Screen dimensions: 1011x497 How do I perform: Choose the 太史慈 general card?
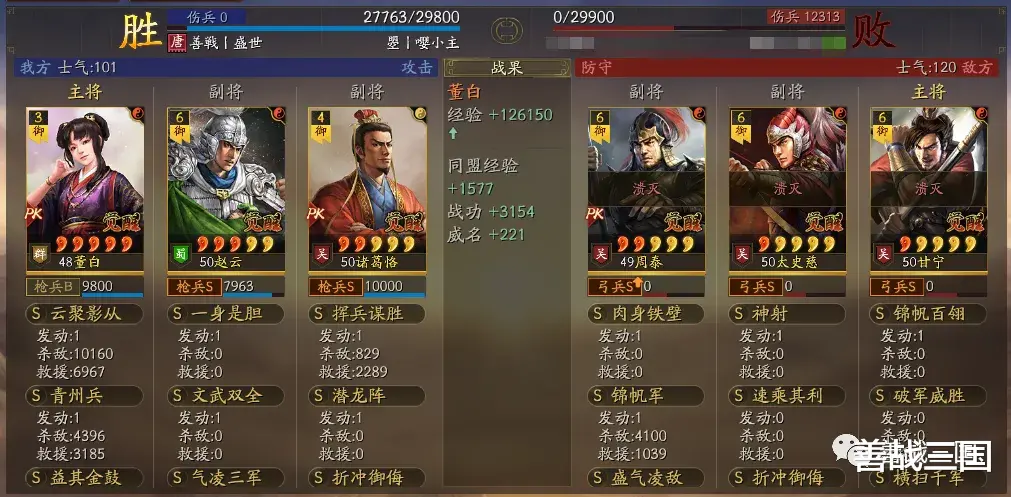click(x=787, y=190)
